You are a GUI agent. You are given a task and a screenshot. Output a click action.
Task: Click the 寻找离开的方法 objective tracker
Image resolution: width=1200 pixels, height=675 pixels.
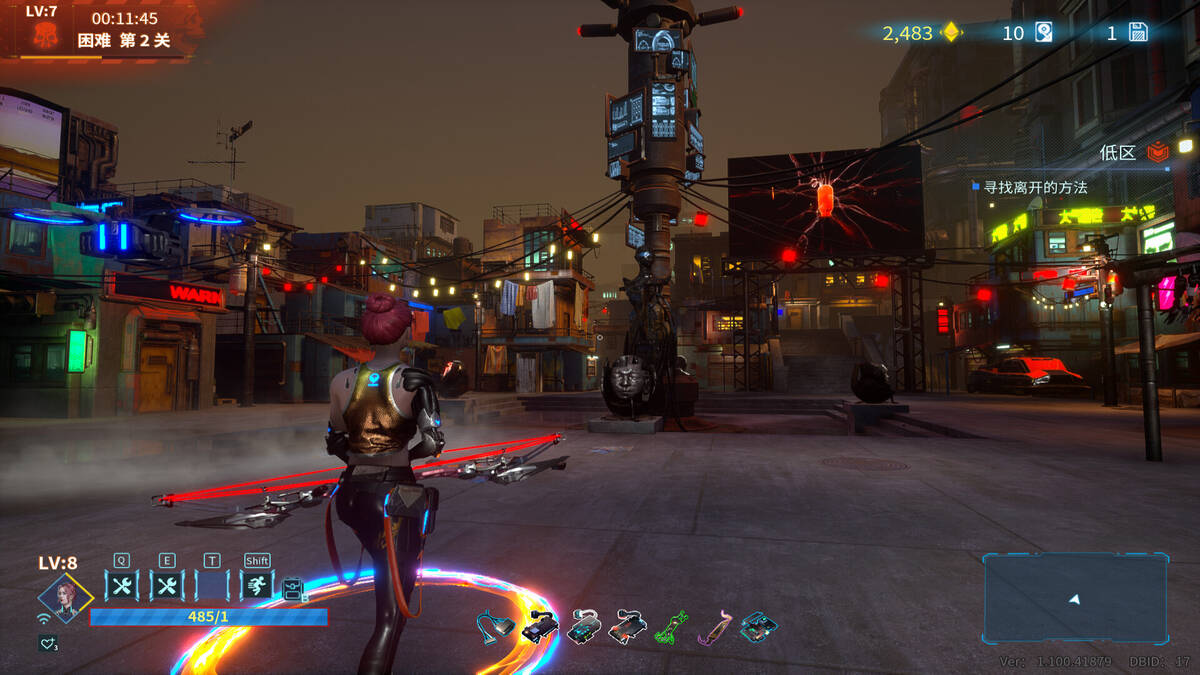pos(1035,187)
